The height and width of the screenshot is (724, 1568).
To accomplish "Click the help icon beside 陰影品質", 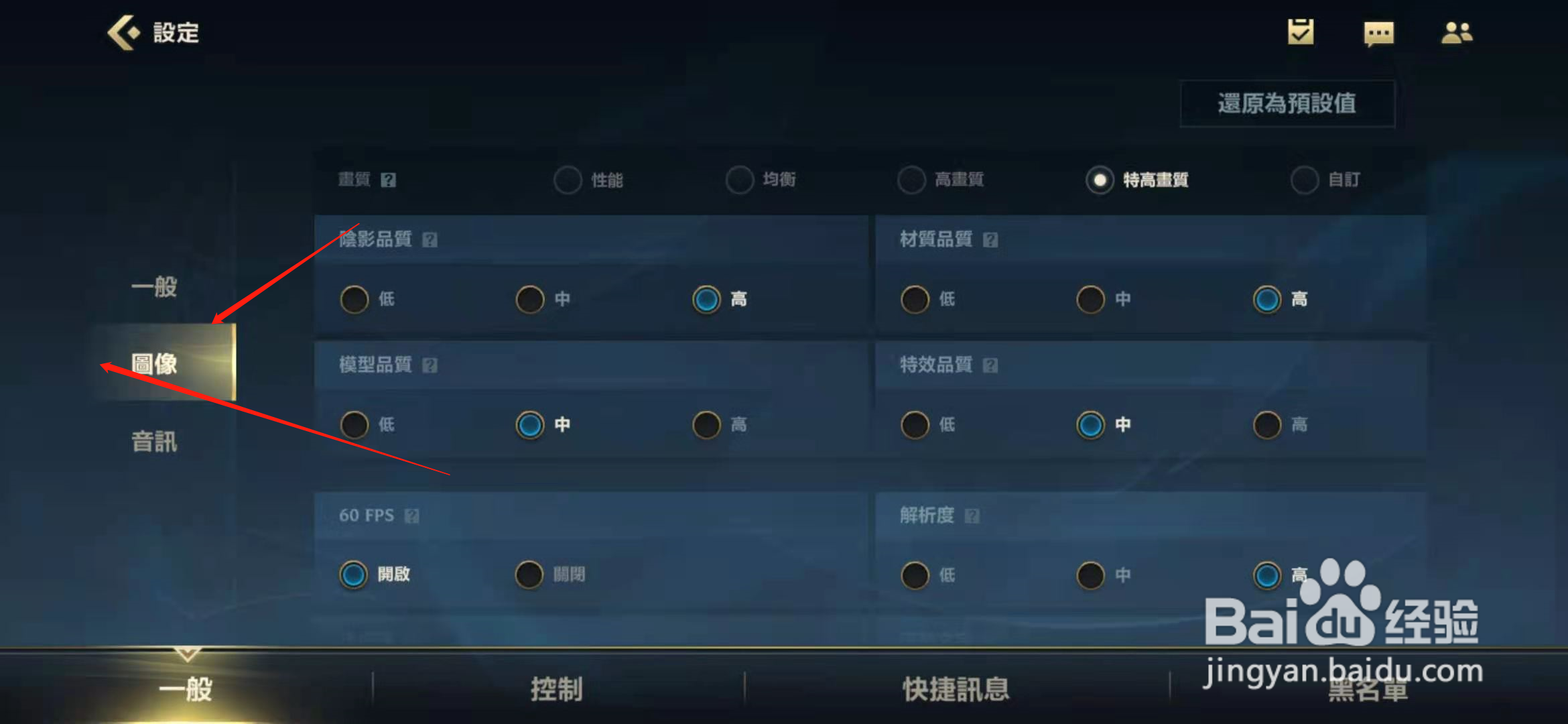I will (432, 239).
